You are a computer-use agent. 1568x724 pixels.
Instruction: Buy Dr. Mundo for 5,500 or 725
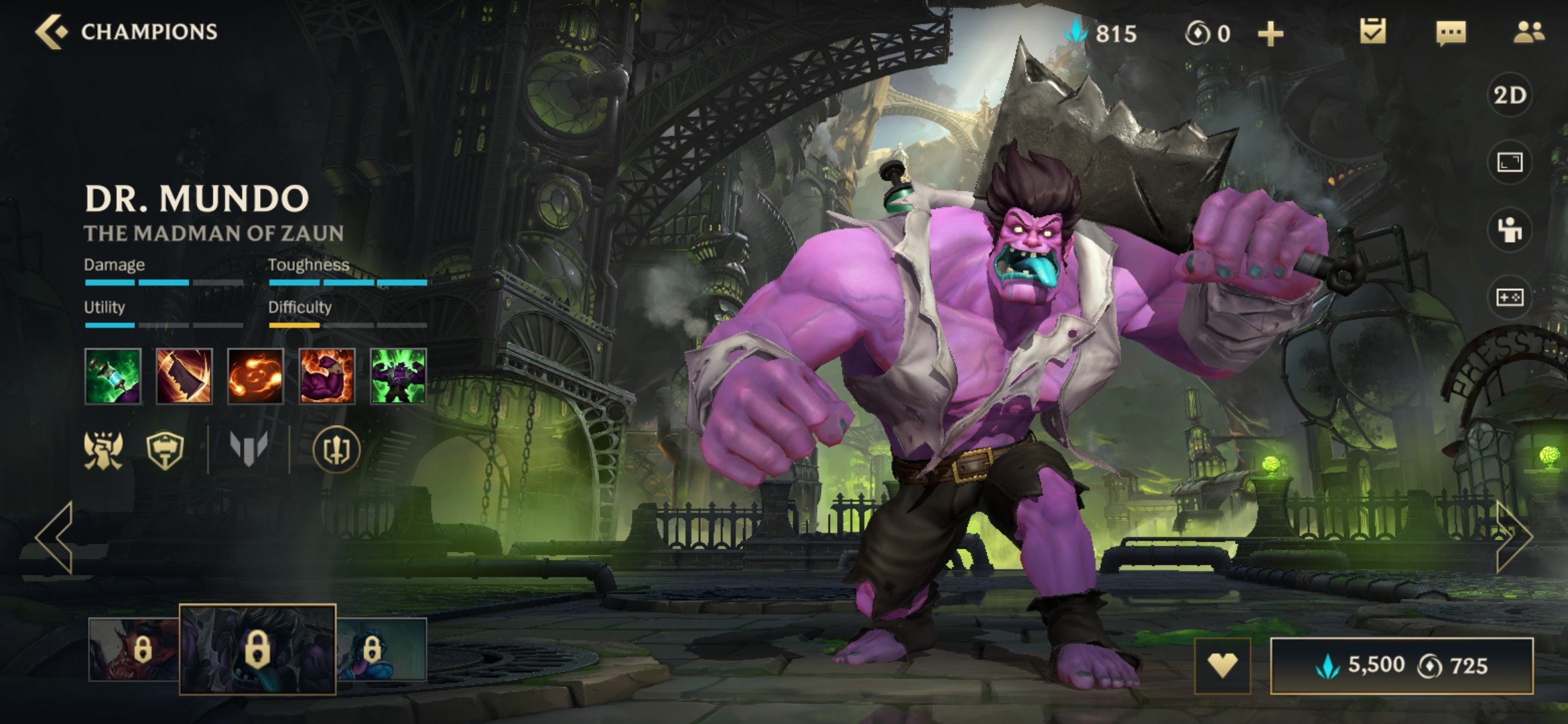[x=1402, y=666]
